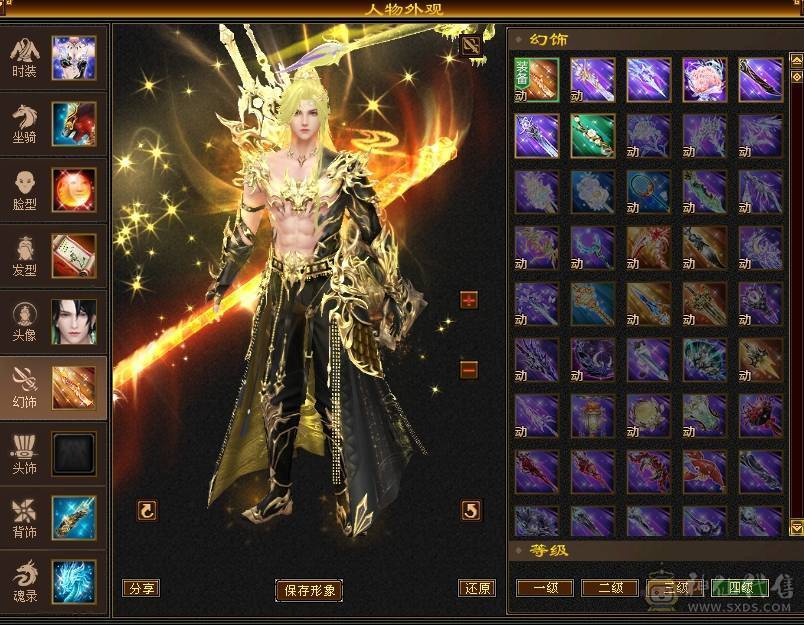Choose the 头像 portrait tab

53,322
